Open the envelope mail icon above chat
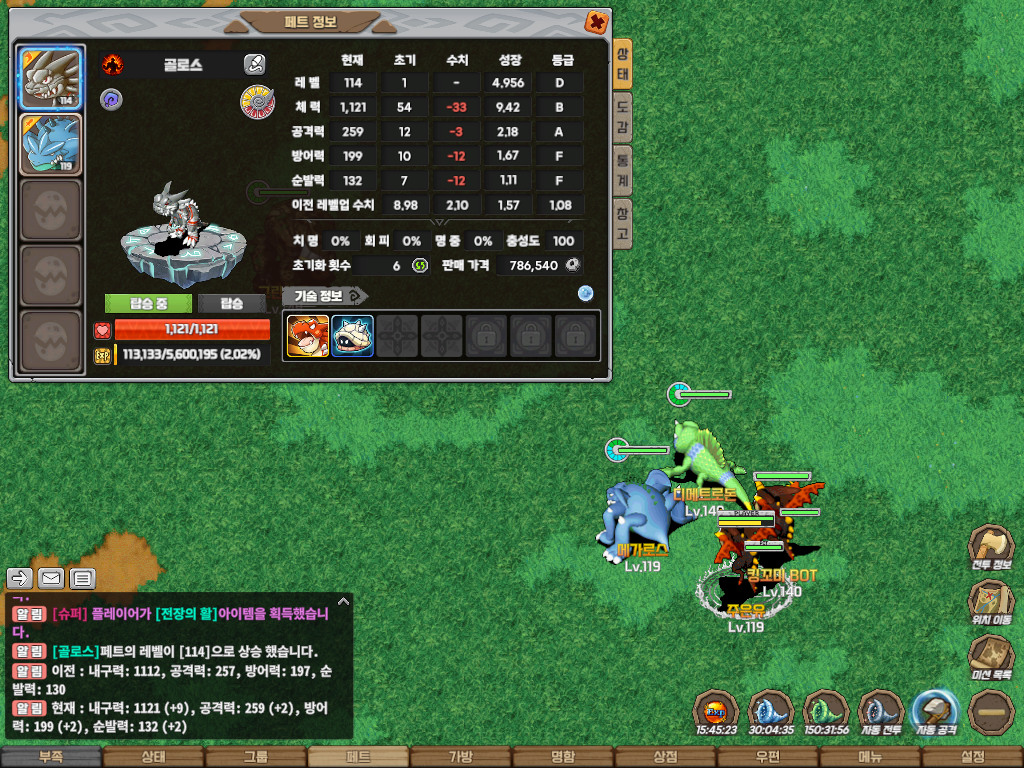 tap(51, 578)
